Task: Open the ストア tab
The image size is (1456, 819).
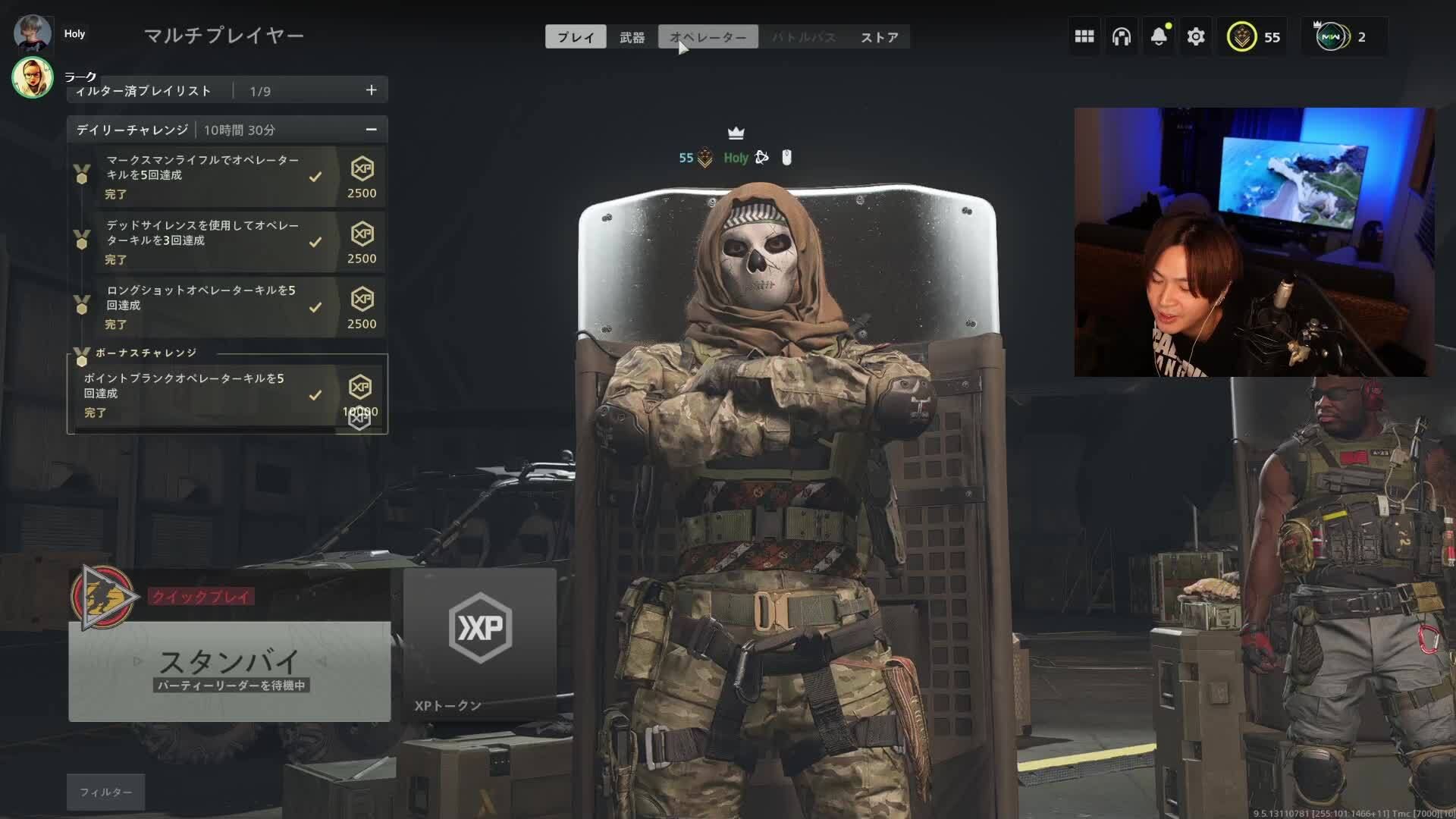Action: (880, 36)
